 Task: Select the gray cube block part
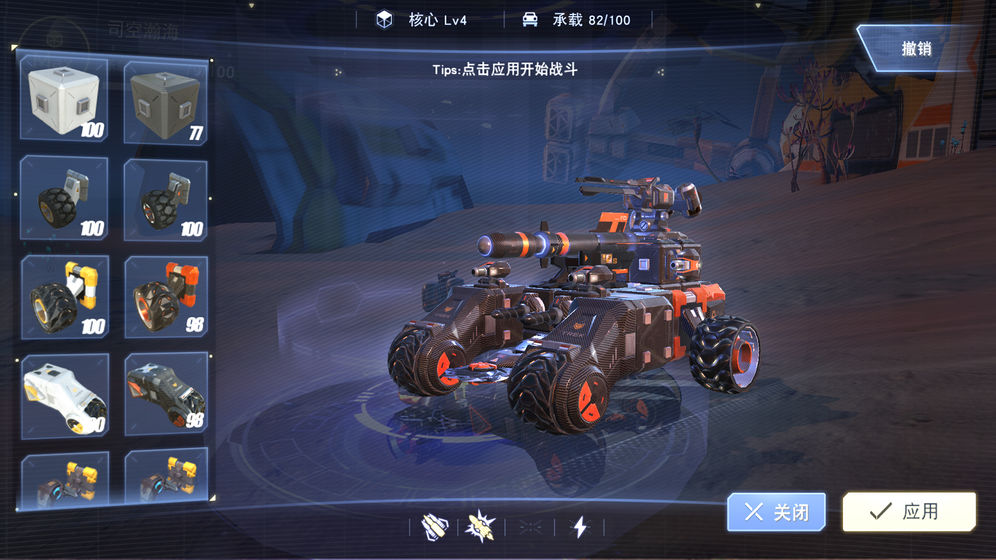(166, 102)
